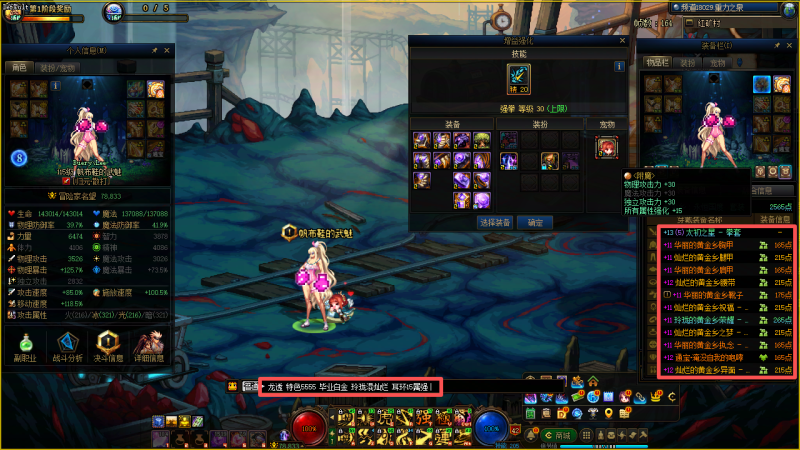Click the buff skill icon labeled 转 20

coord(519,80)
